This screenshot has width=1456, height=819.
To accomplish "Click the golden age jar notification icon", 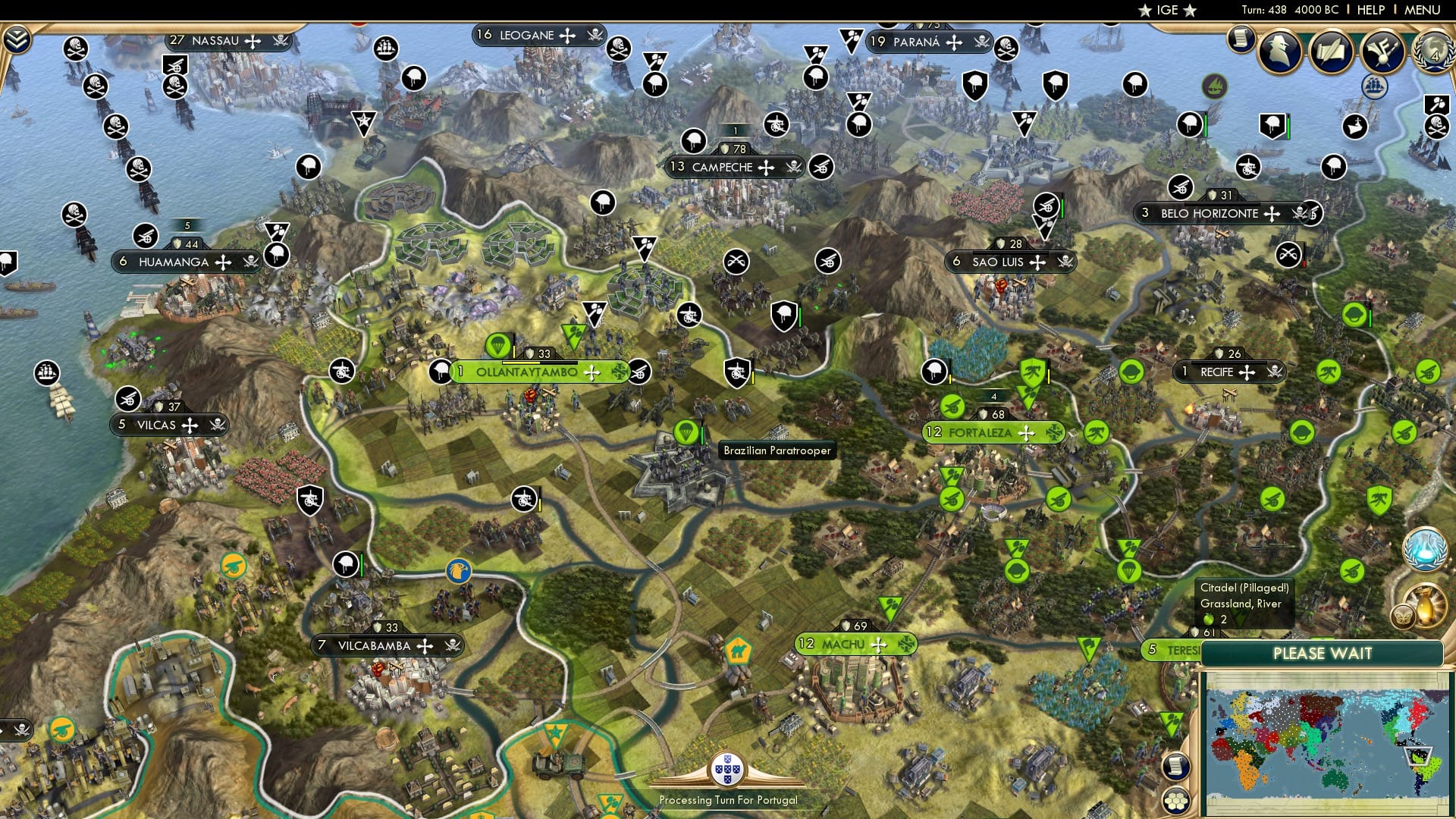I will [x=1427, y=605].
